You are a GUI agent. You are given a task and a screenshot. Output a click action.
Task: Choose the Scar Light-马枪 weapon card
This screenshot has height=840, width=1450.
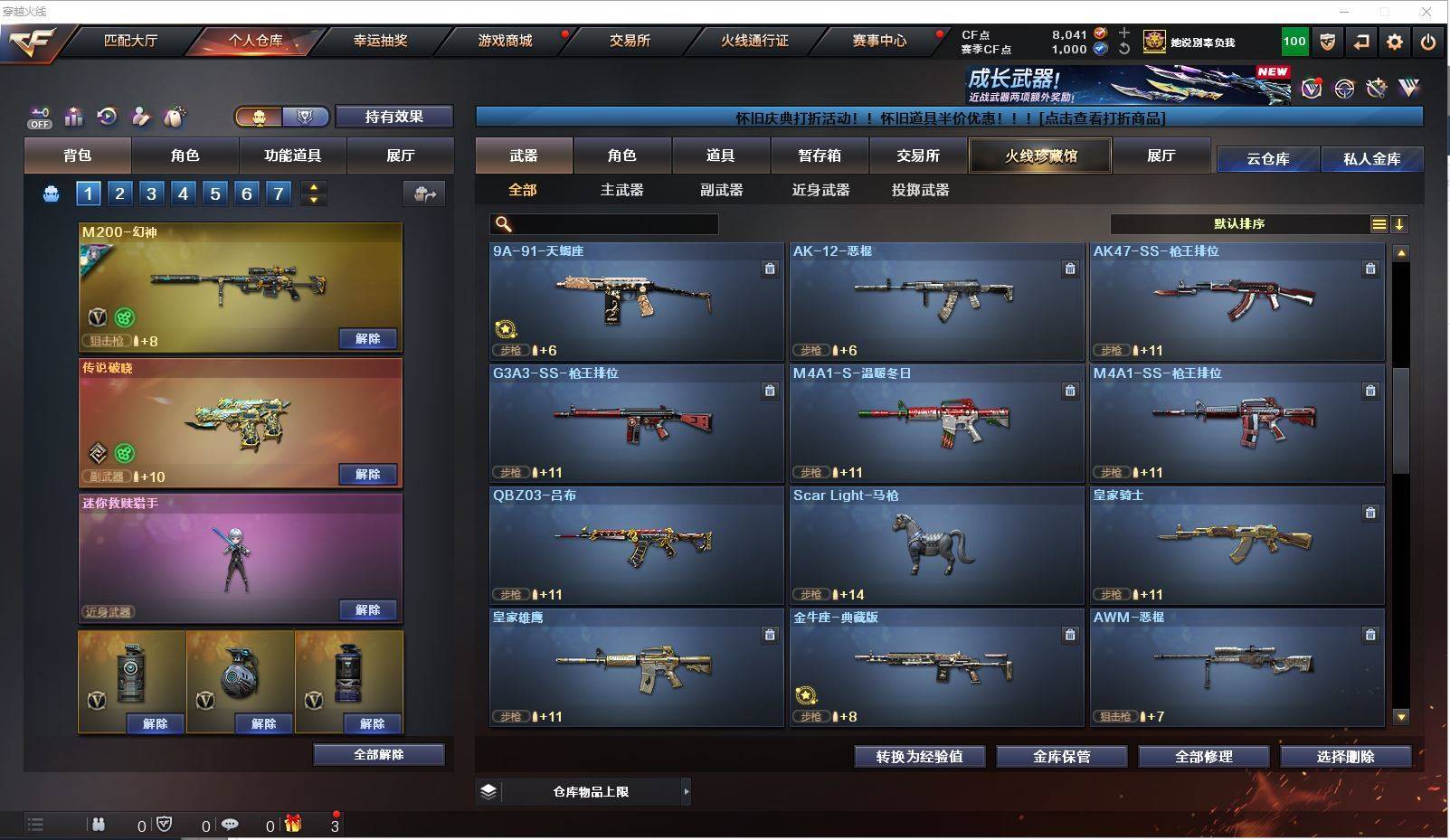(936, 545)
